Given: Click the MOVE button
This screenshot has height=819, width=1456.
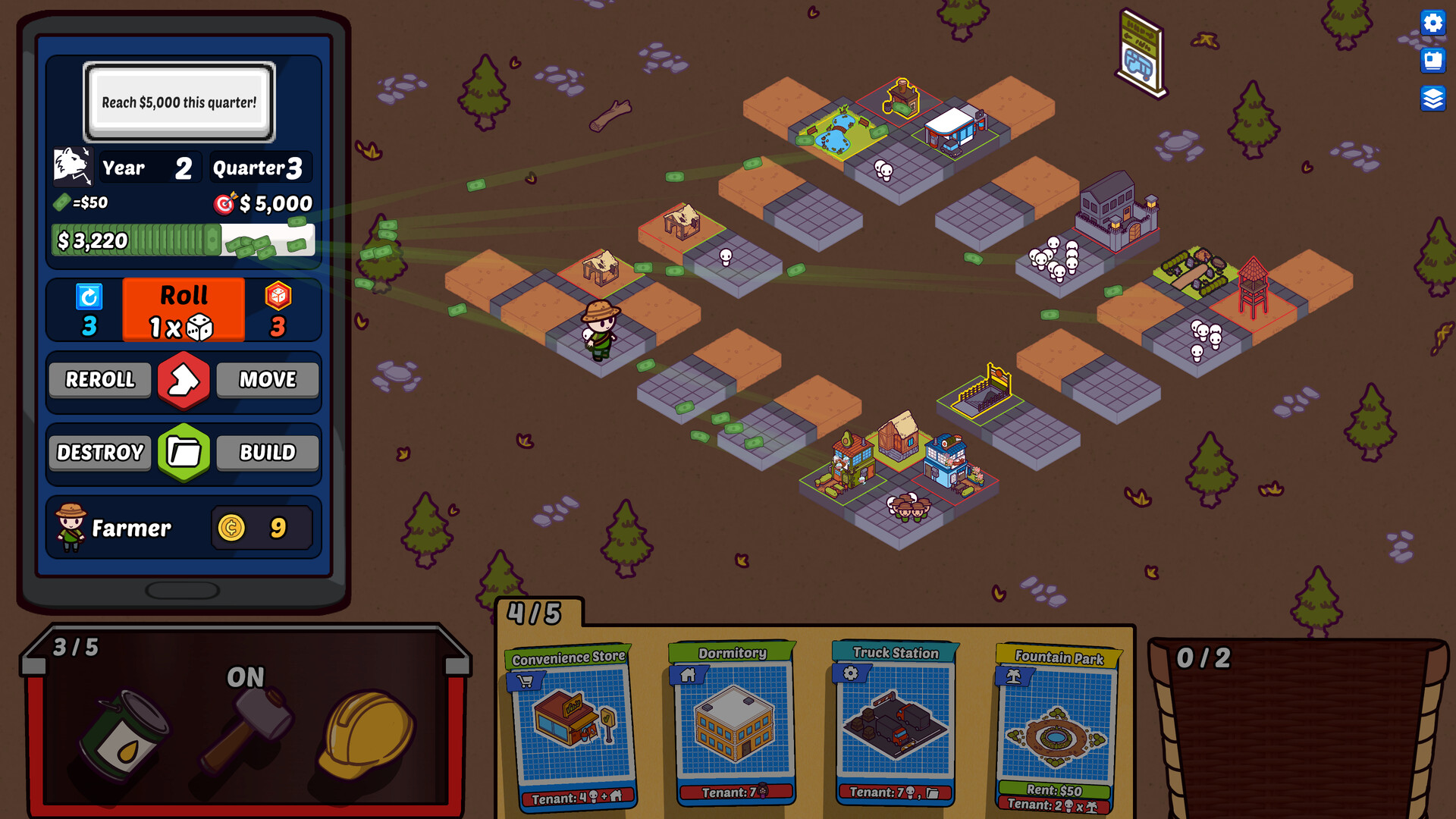Looking at the screenshot, I should [267, 380].
